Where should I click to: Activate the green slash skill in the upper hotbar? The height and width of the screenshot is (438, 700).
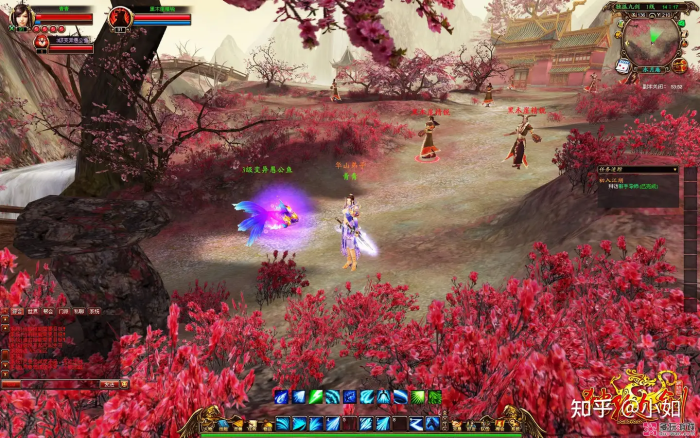314,397
